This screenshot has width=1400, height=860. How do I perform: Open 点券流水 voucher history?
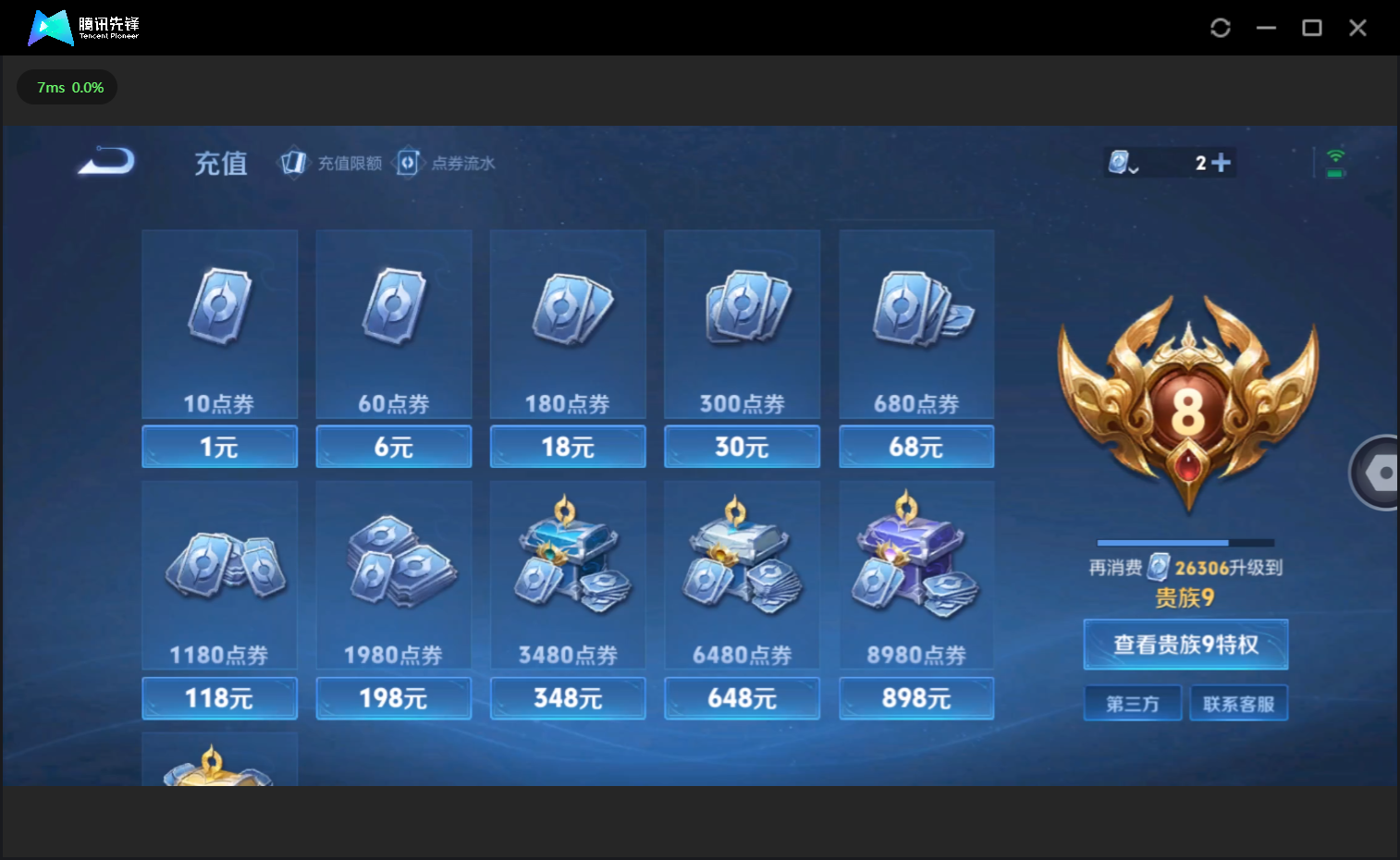447,163
